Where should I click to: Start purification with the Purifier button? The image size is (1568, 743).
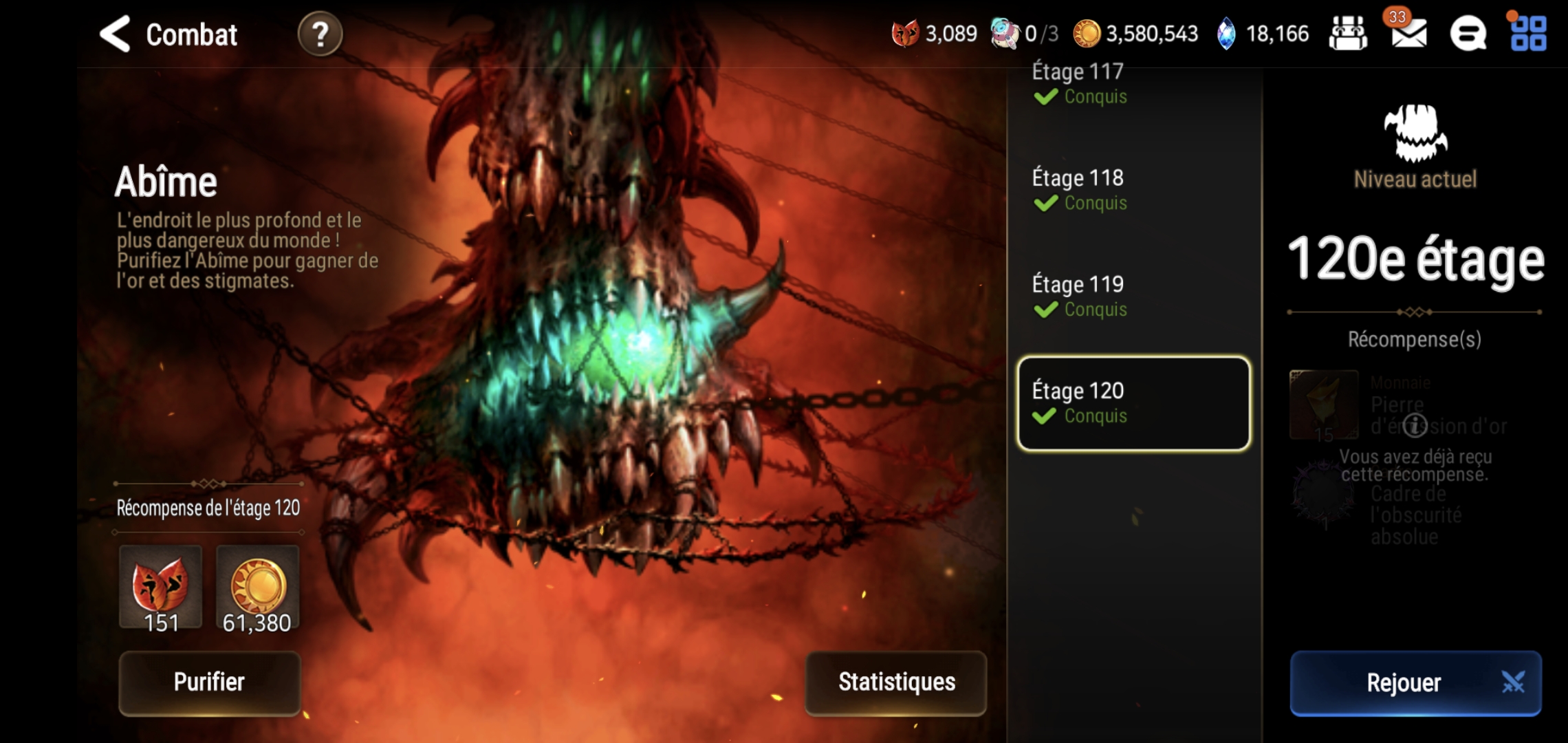coord(210,682)
